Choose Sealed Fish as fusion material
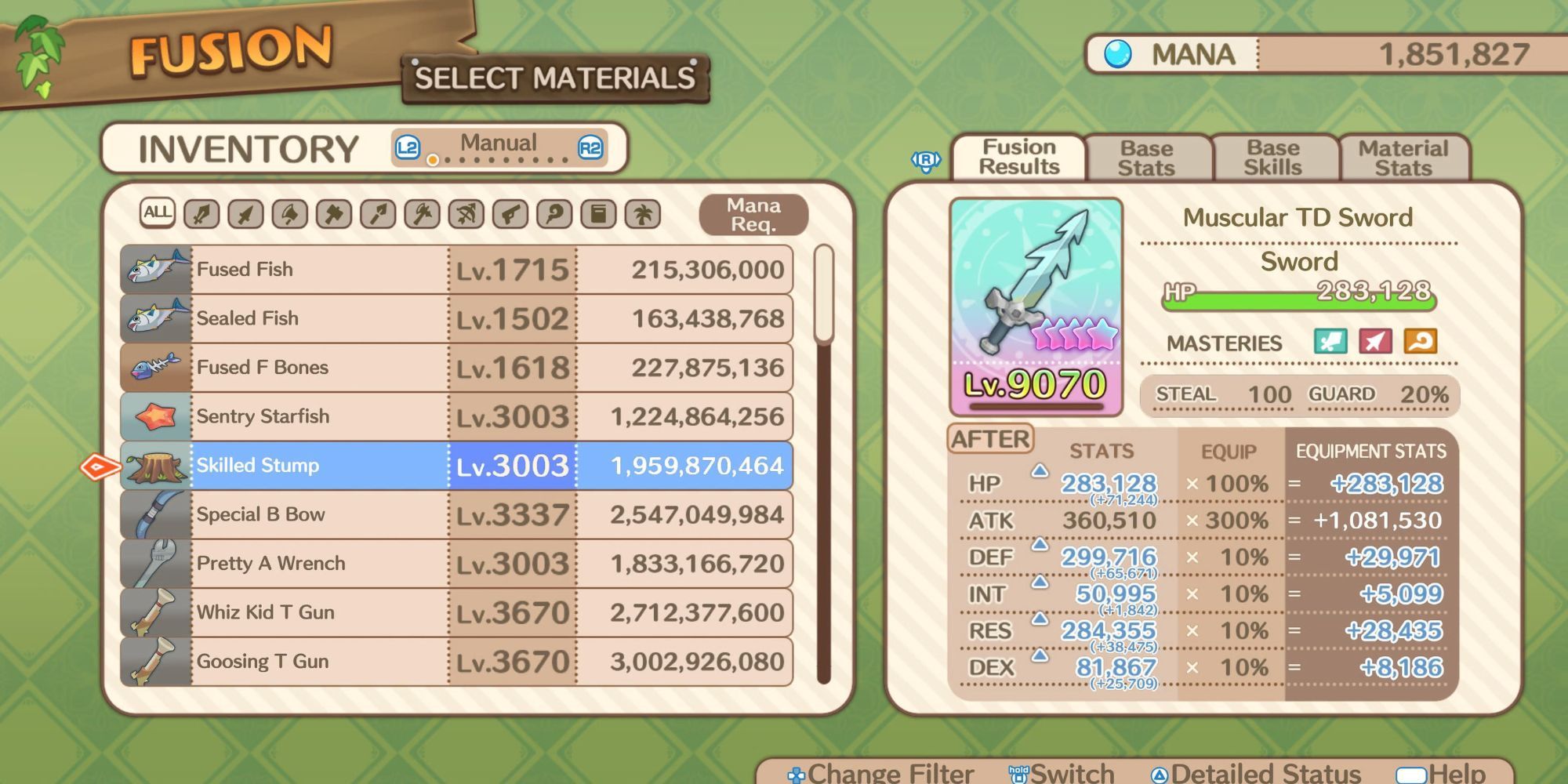Image resolution: width=1568 pixels, height=784 pixels. [x=456, y=318]
